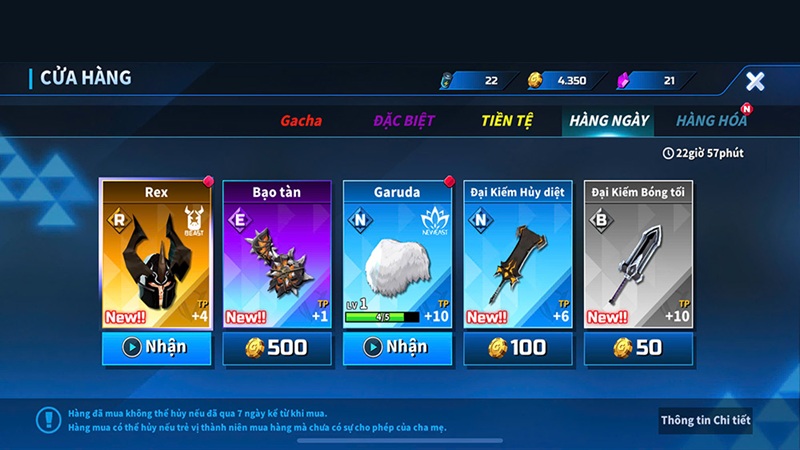Pick the Đại Kiếm Hủy diệt card
This screenshot has width=800, height=450.
(518, 255)
